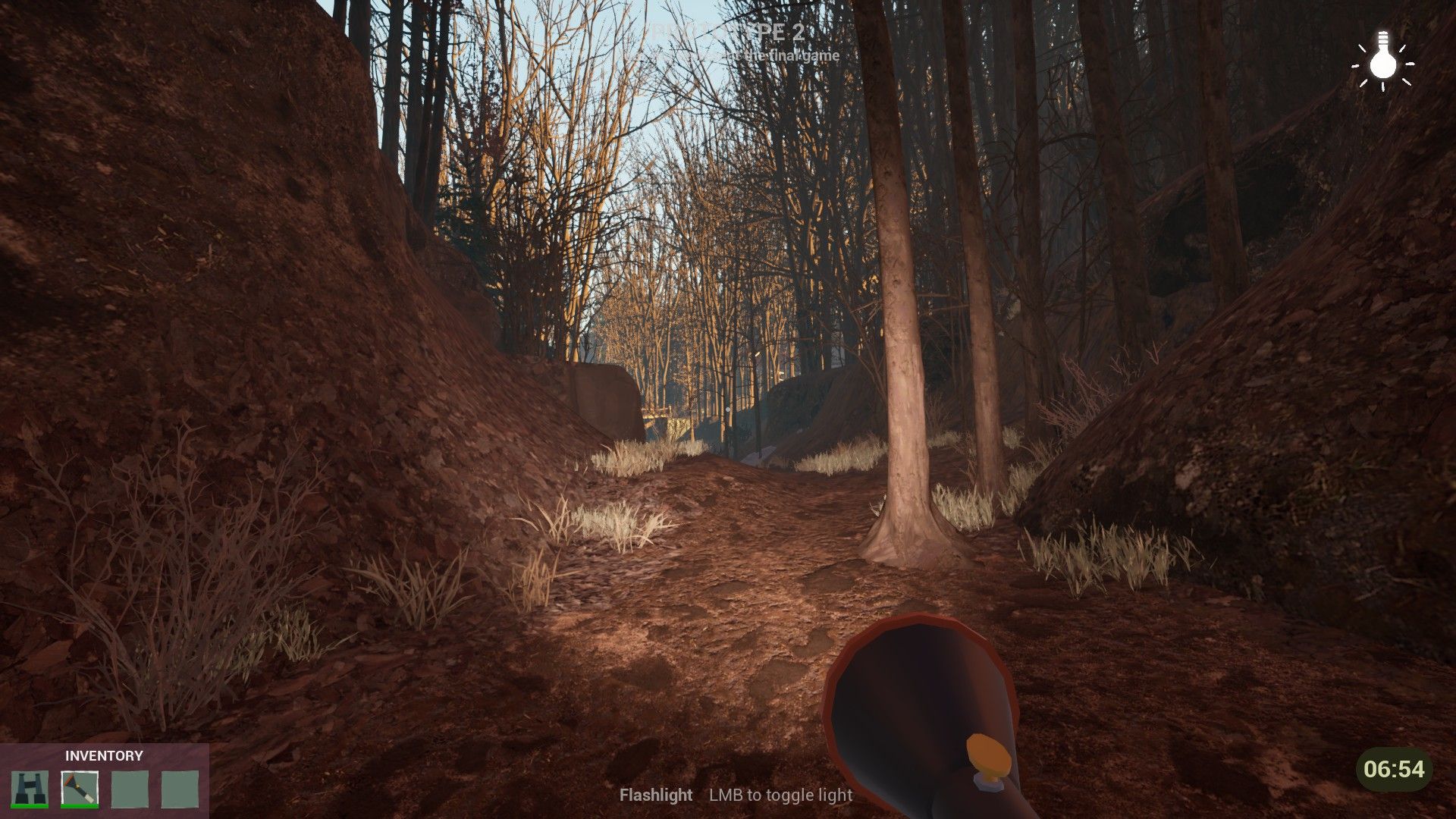
Task: Select the flashlight inventory slot
Action: 80,789
